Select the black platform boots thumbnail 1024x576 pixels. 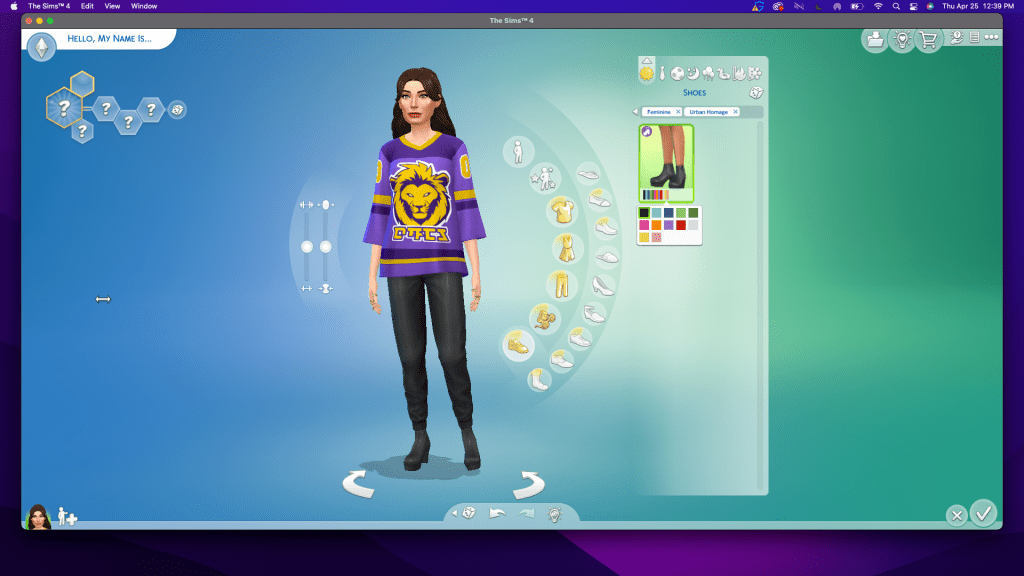click(x=665, y=160)
